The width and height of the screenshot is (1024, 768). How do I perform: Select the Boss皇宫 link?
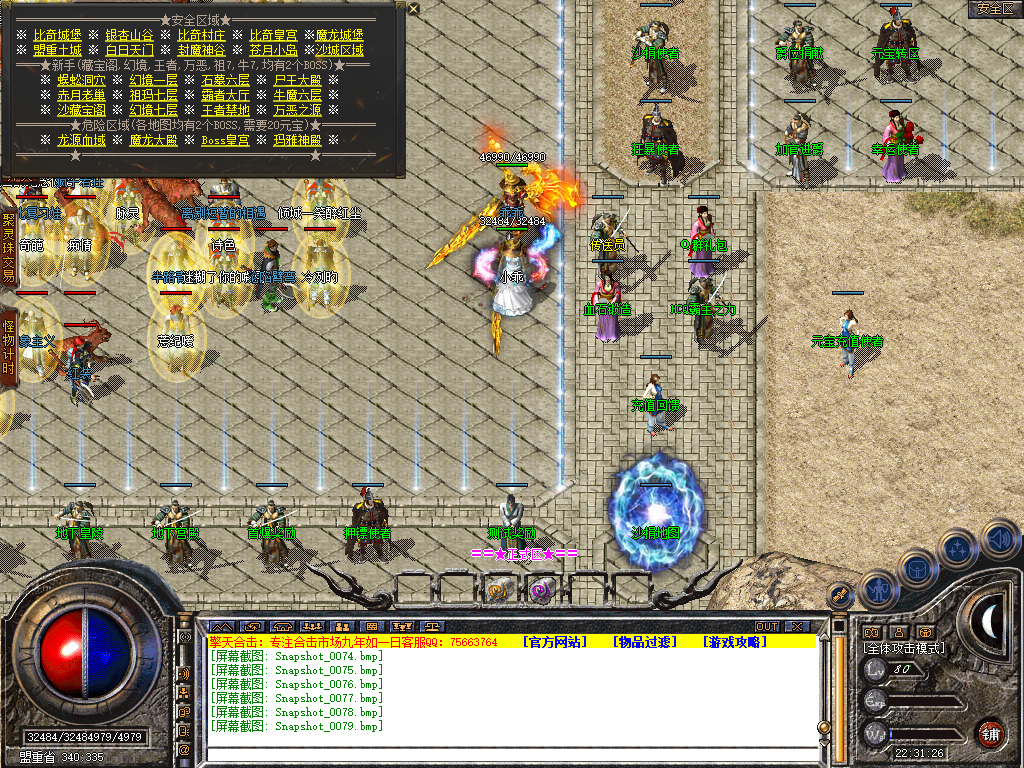click(226, 140)
